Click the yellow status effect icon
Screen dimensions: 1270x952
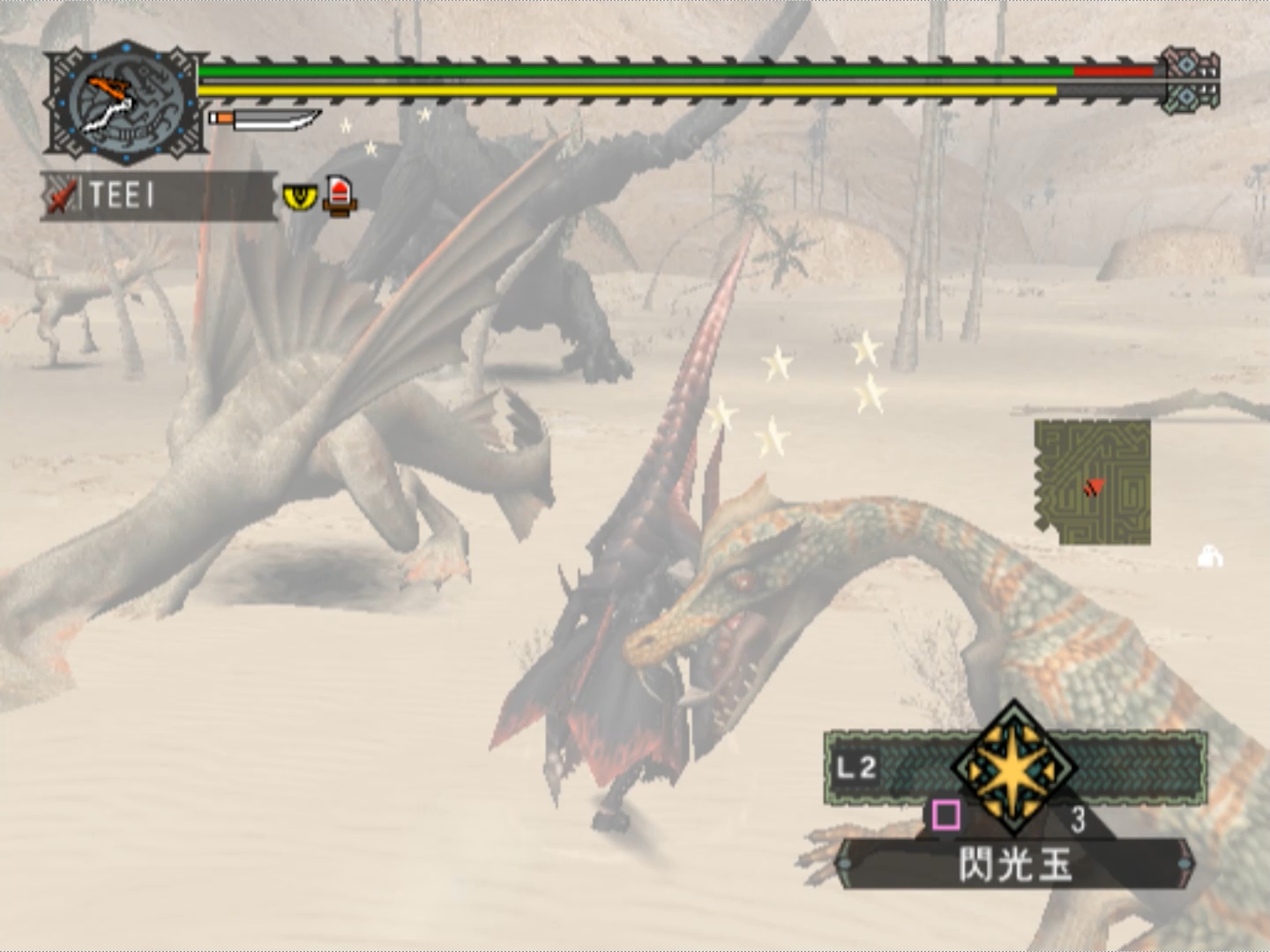click(299, 196)
